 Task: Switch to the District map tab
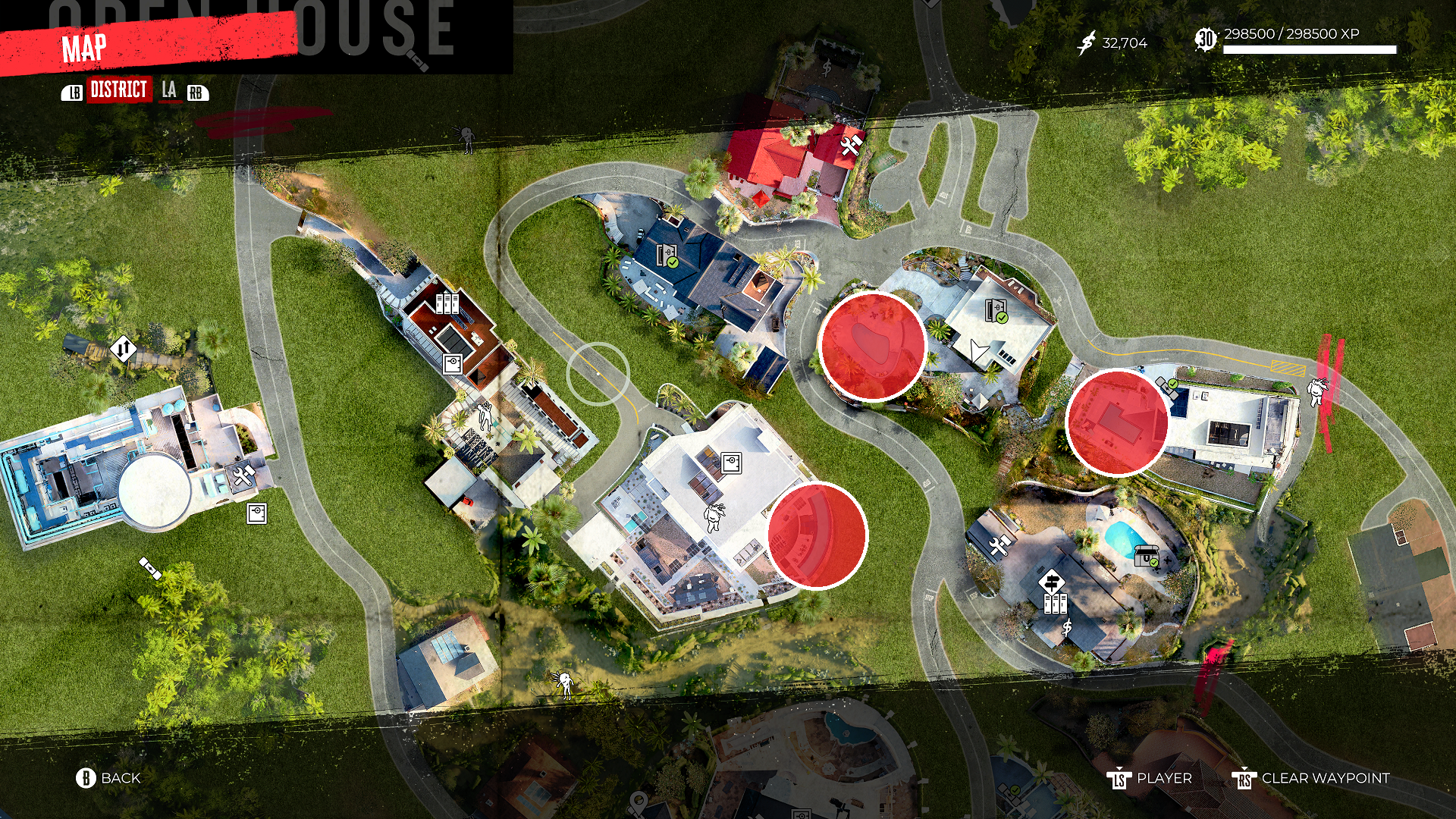(x=119, y=90)
